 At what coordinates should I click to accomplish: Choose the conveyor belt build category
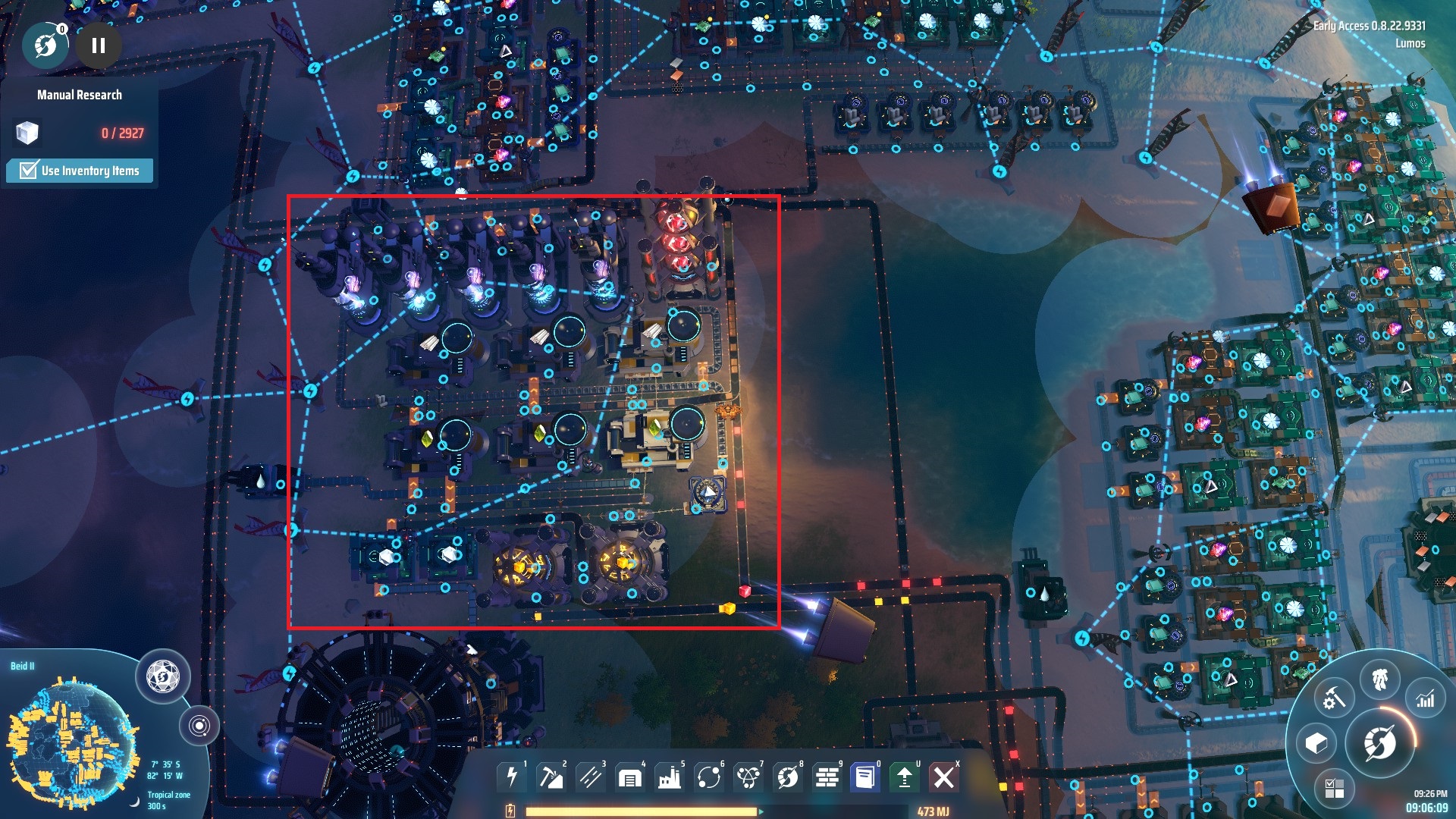coord(591,777)
